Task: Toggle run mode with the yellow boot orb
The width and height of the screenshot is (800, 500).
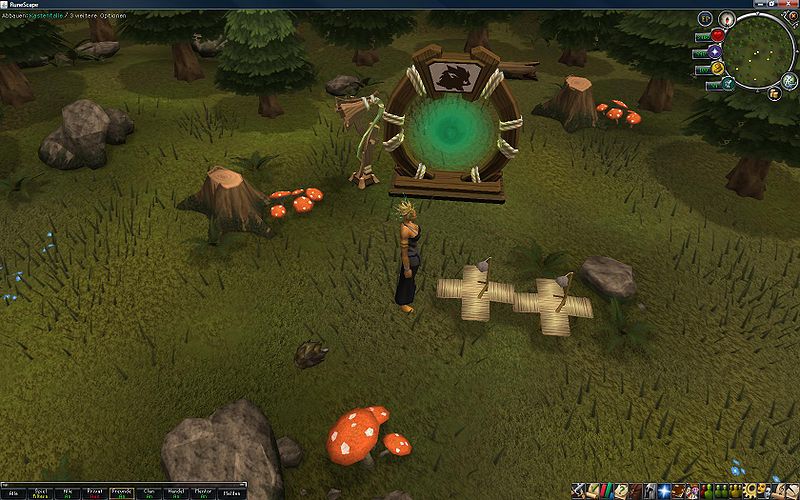Action: [x=717, y=68]
